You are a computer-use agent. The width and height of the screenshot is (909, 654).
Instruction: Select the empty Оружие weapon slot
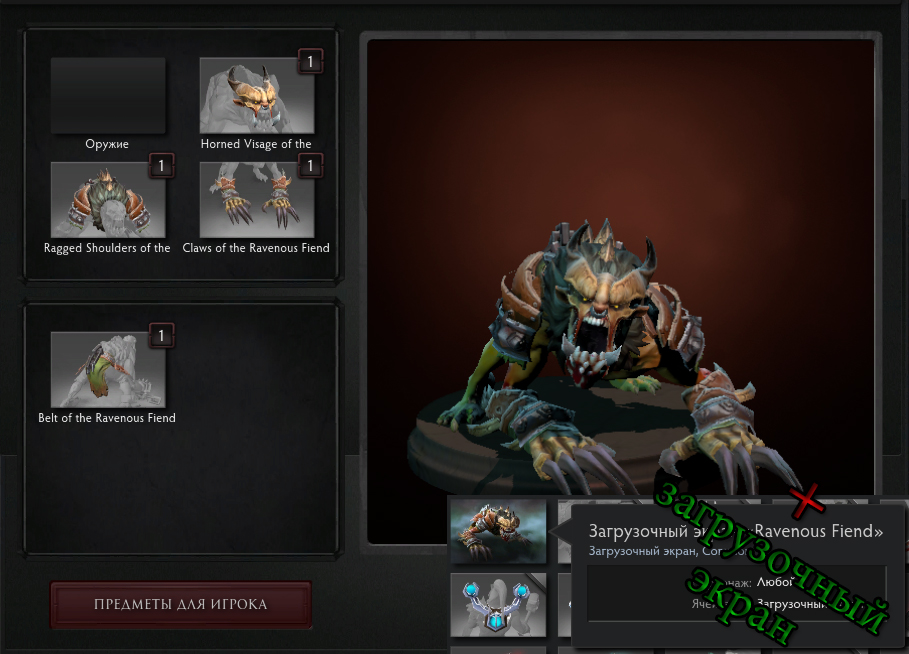point(108,95)
